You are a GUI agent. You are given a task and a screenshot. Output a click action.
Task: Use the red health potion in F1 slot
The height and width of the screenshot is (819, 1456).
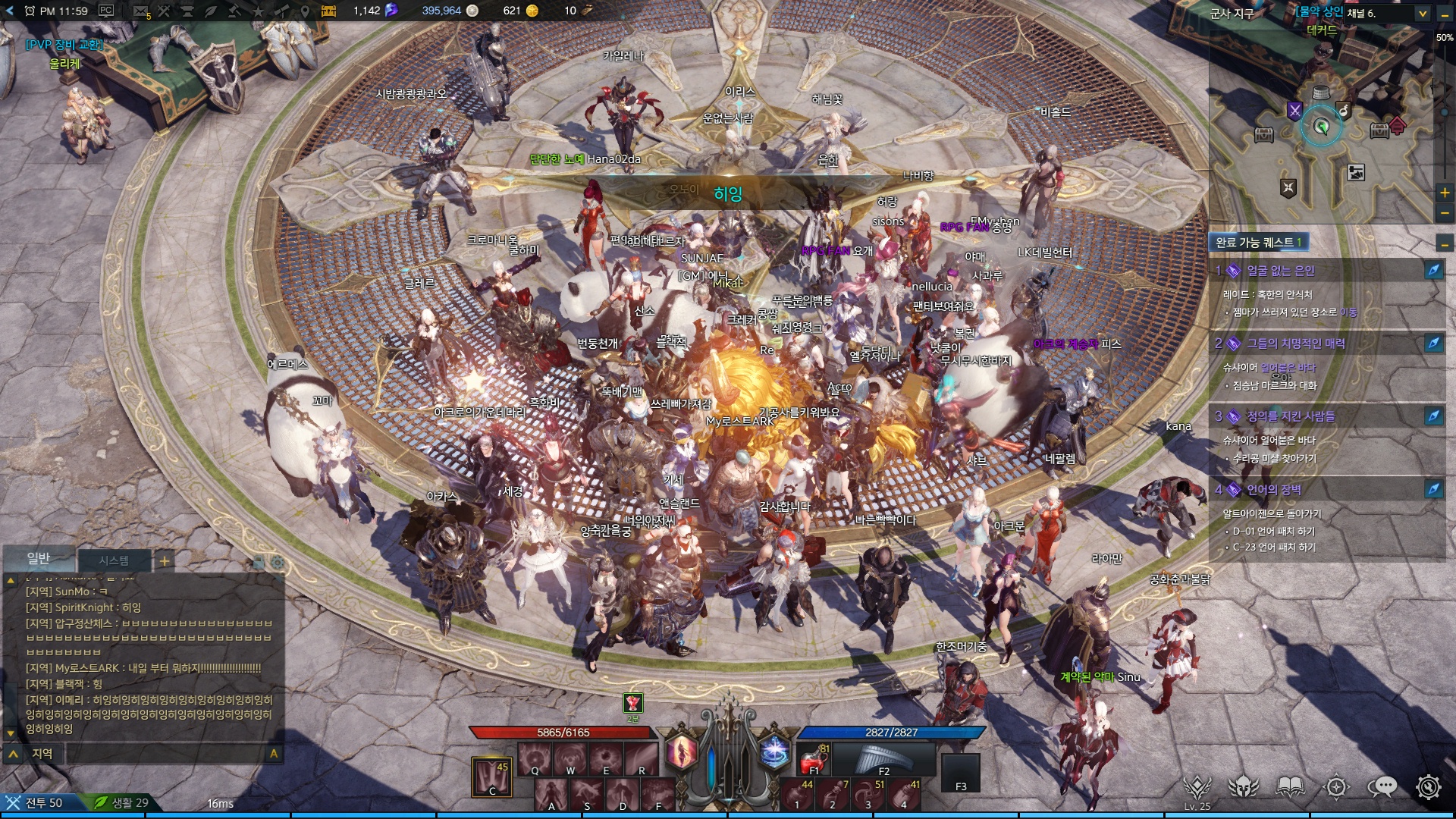pyautogui.click(x=814, y=758)
